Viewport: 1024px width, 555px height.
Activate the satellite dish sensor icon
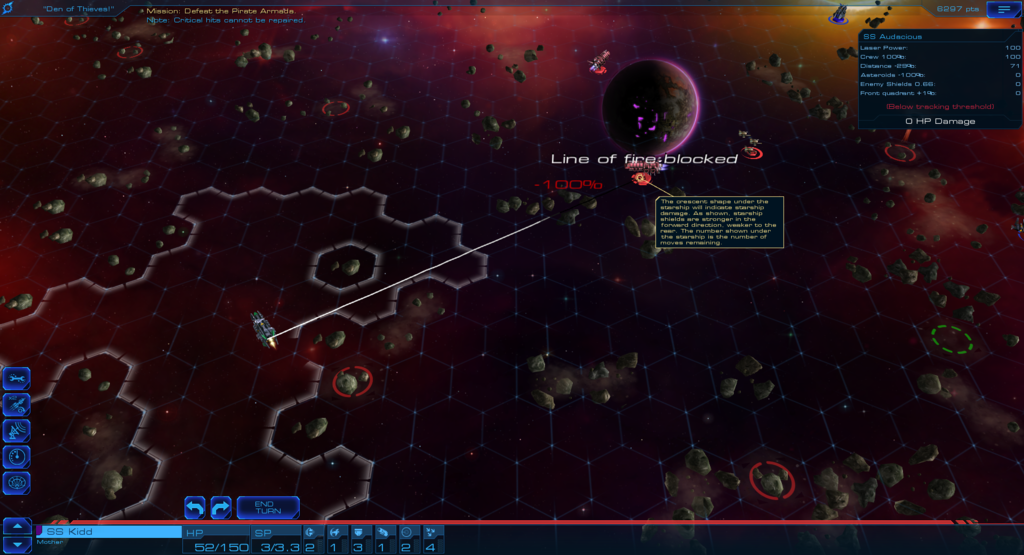(17, 430)
